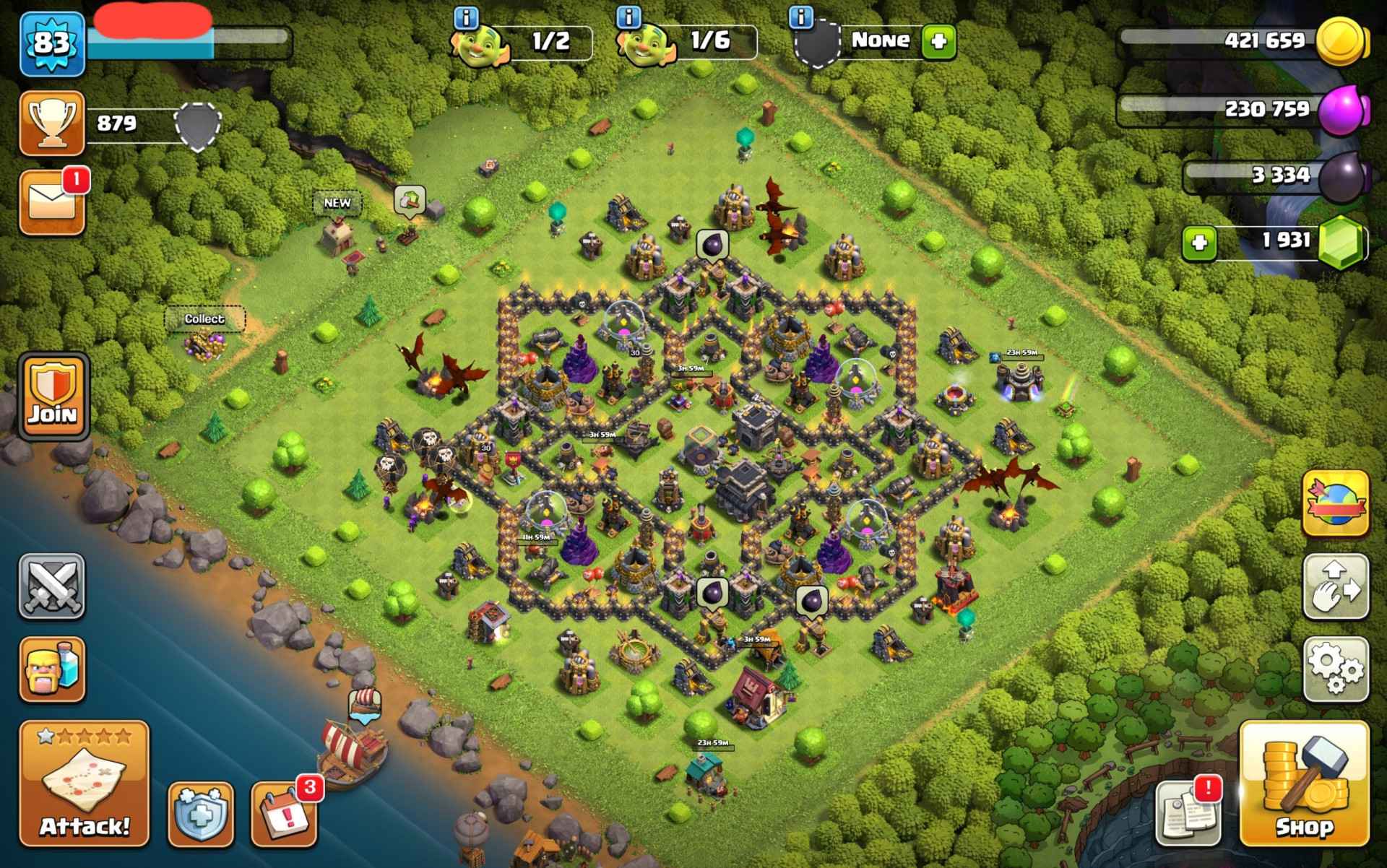Open the events calendar
The width and height of the screenshot is (1387, 868).
tap(284, 813)
